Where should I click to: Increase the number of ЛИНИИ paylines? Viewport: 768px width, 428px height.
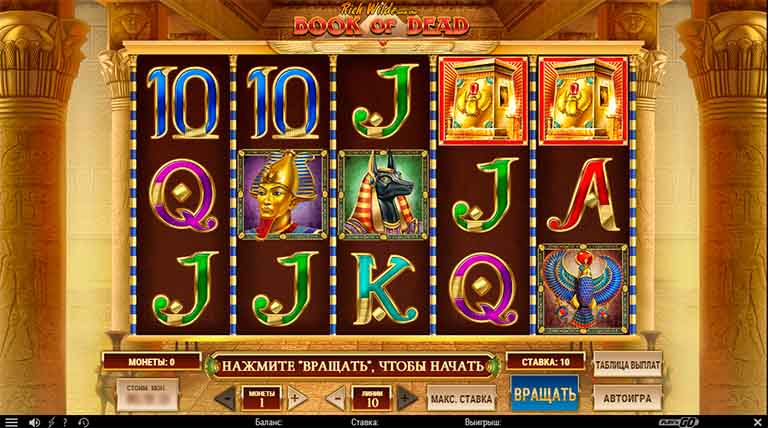tap(406, 397)
